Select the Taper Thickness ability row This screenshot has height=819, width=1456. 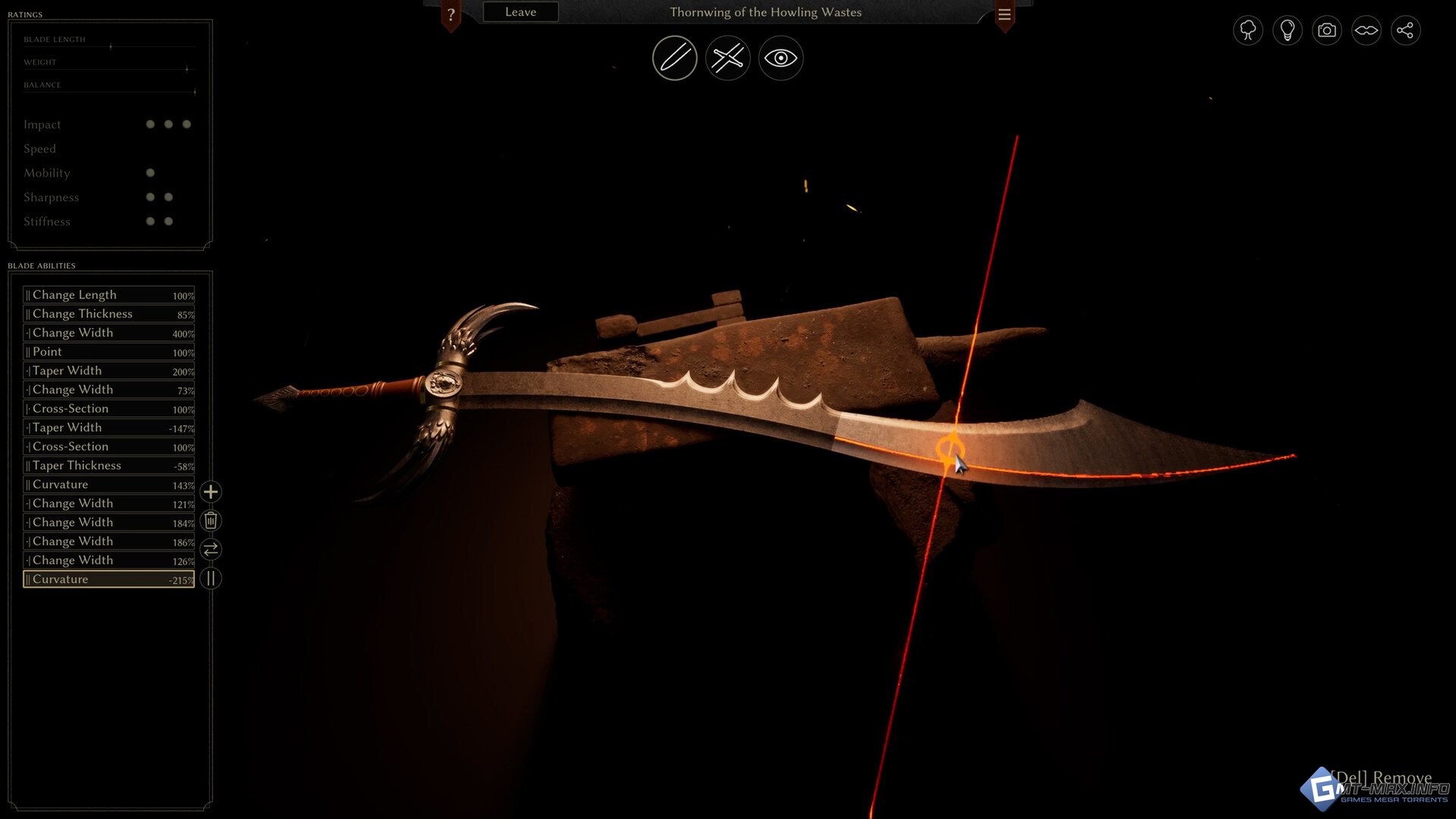[x=108, y=466]
